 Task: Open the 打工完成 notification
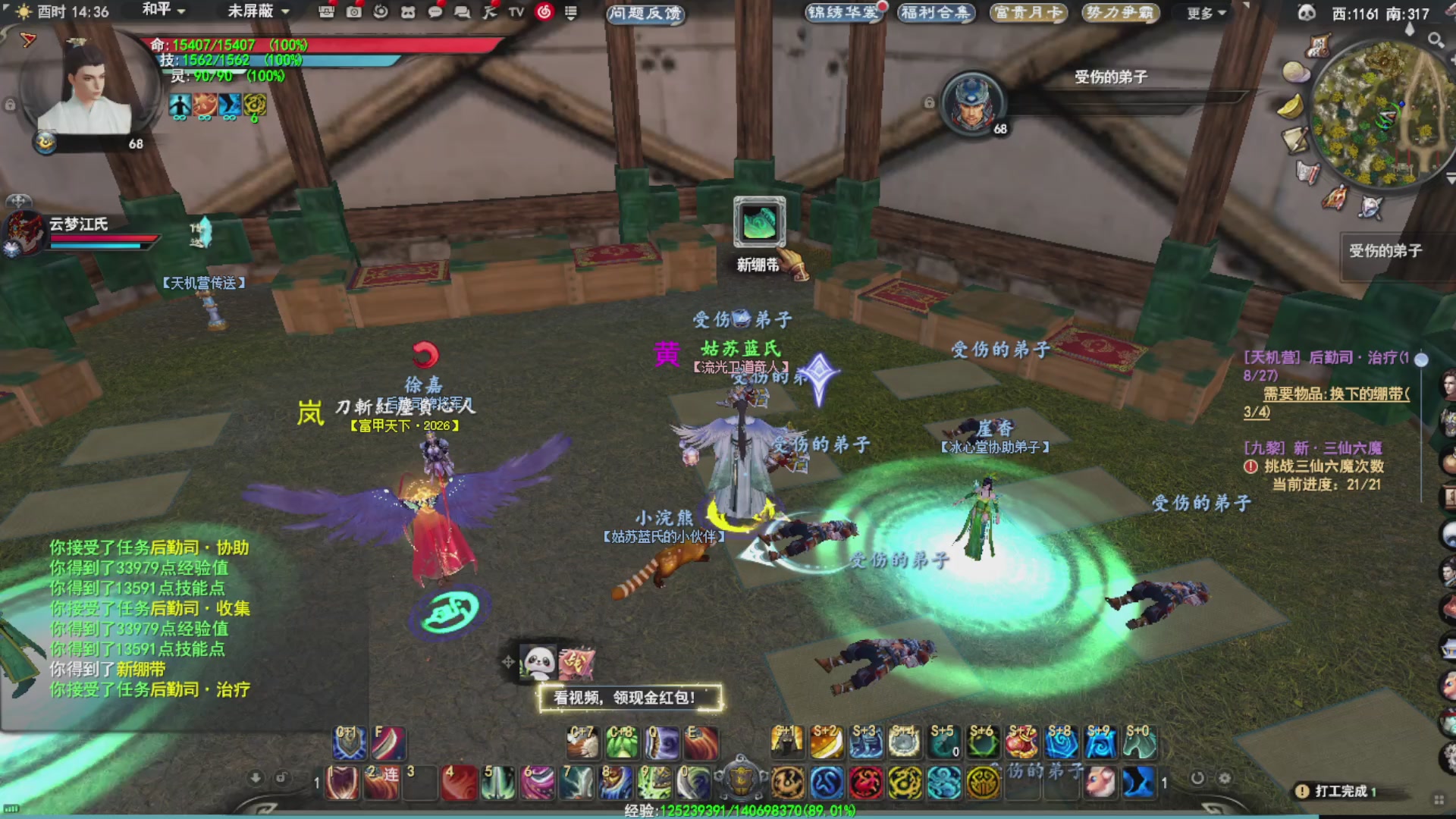1339,791
